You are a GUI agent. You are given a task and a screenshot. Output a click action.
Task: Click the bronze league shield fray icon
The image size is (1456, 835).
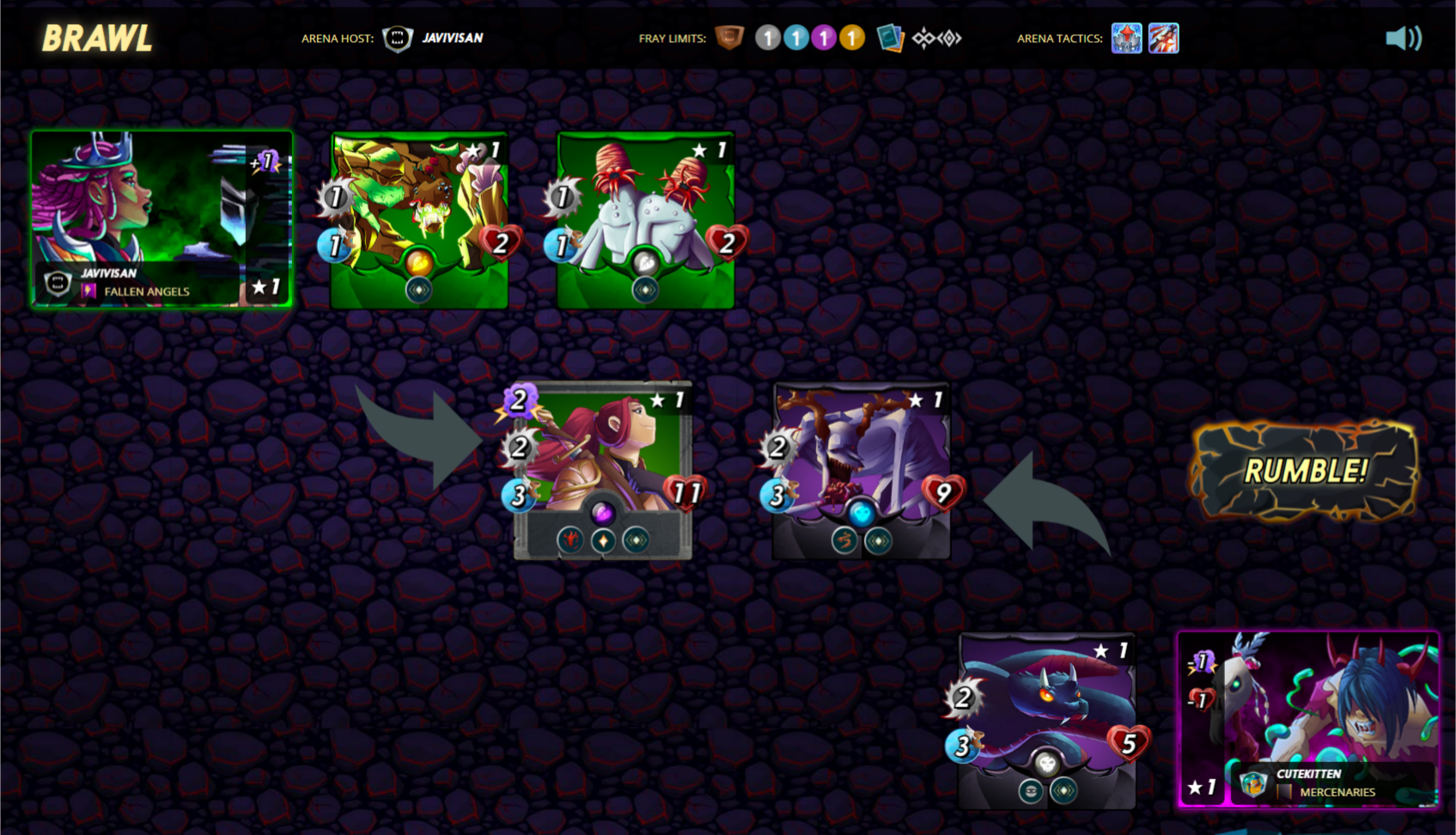729,38
